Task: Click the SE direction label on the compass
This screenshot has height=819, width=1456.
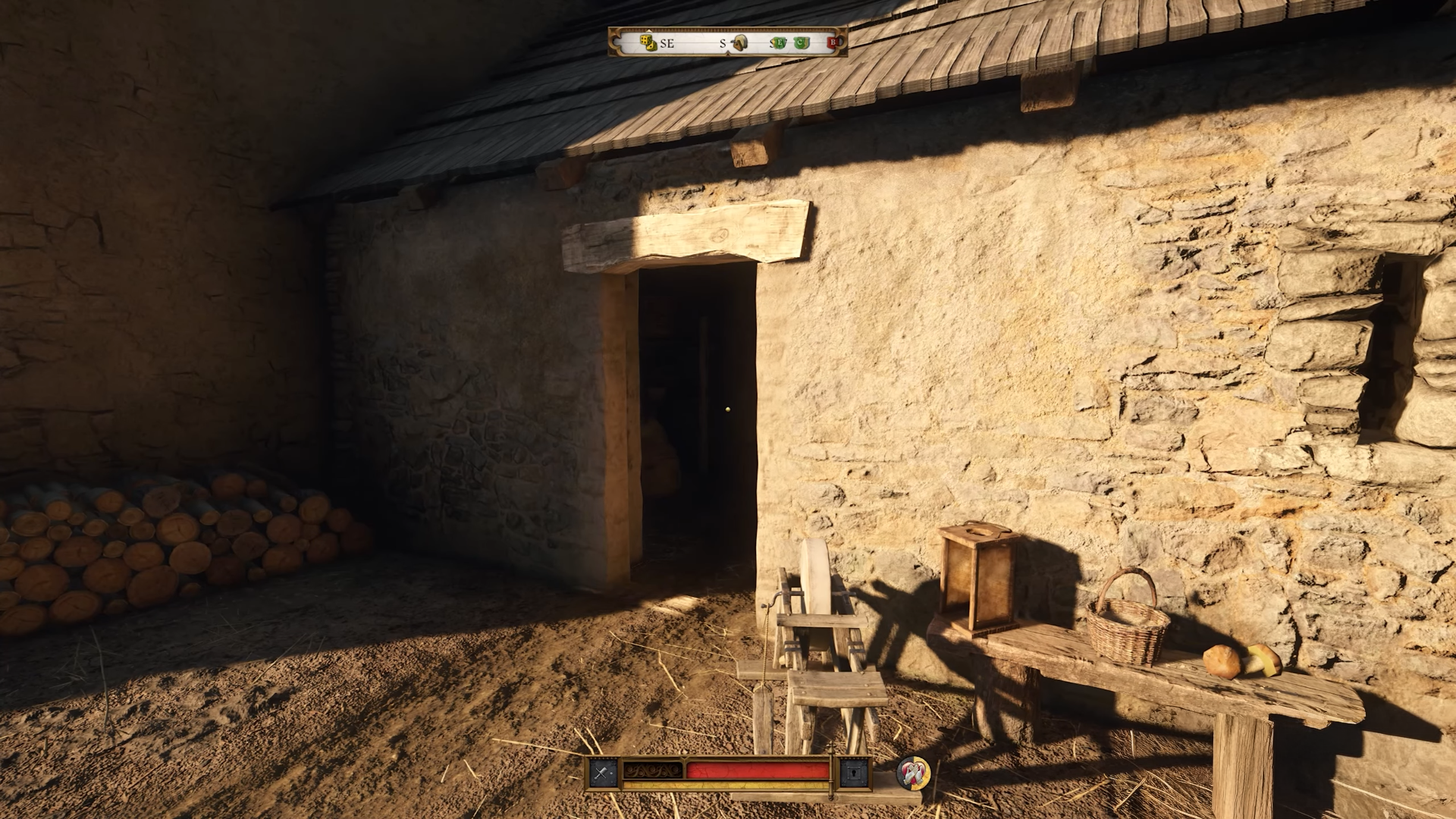Action: (667, 43)
